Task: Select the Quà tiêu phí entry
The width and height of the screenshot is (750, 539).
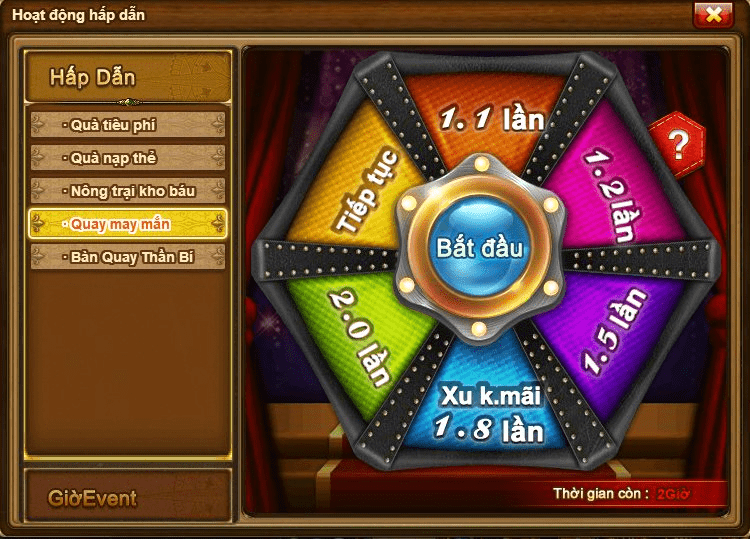Action: coord(128,125)
